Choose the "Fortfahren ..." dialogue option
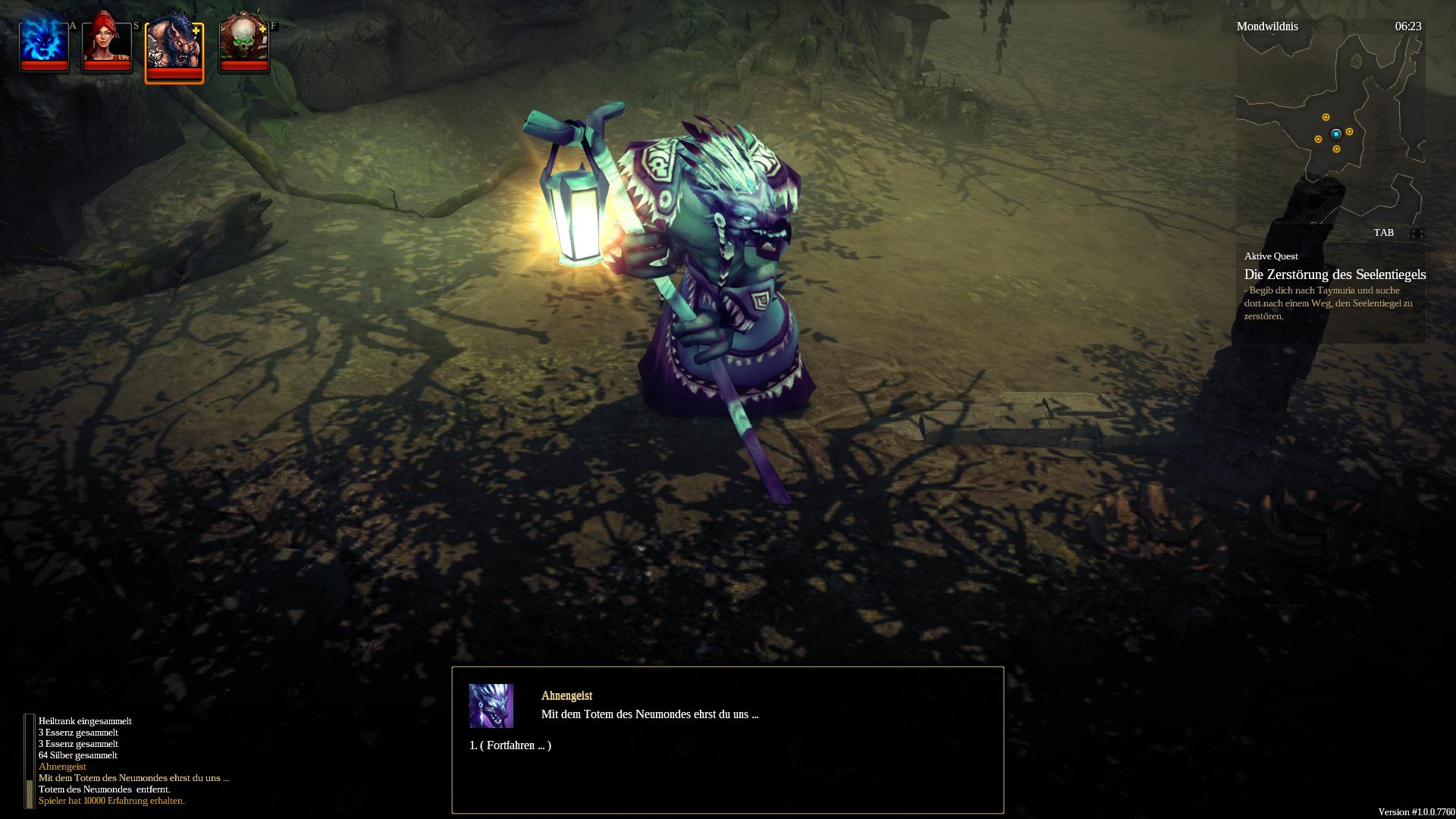Viewport: 1456px width, 819px height. 510,745
